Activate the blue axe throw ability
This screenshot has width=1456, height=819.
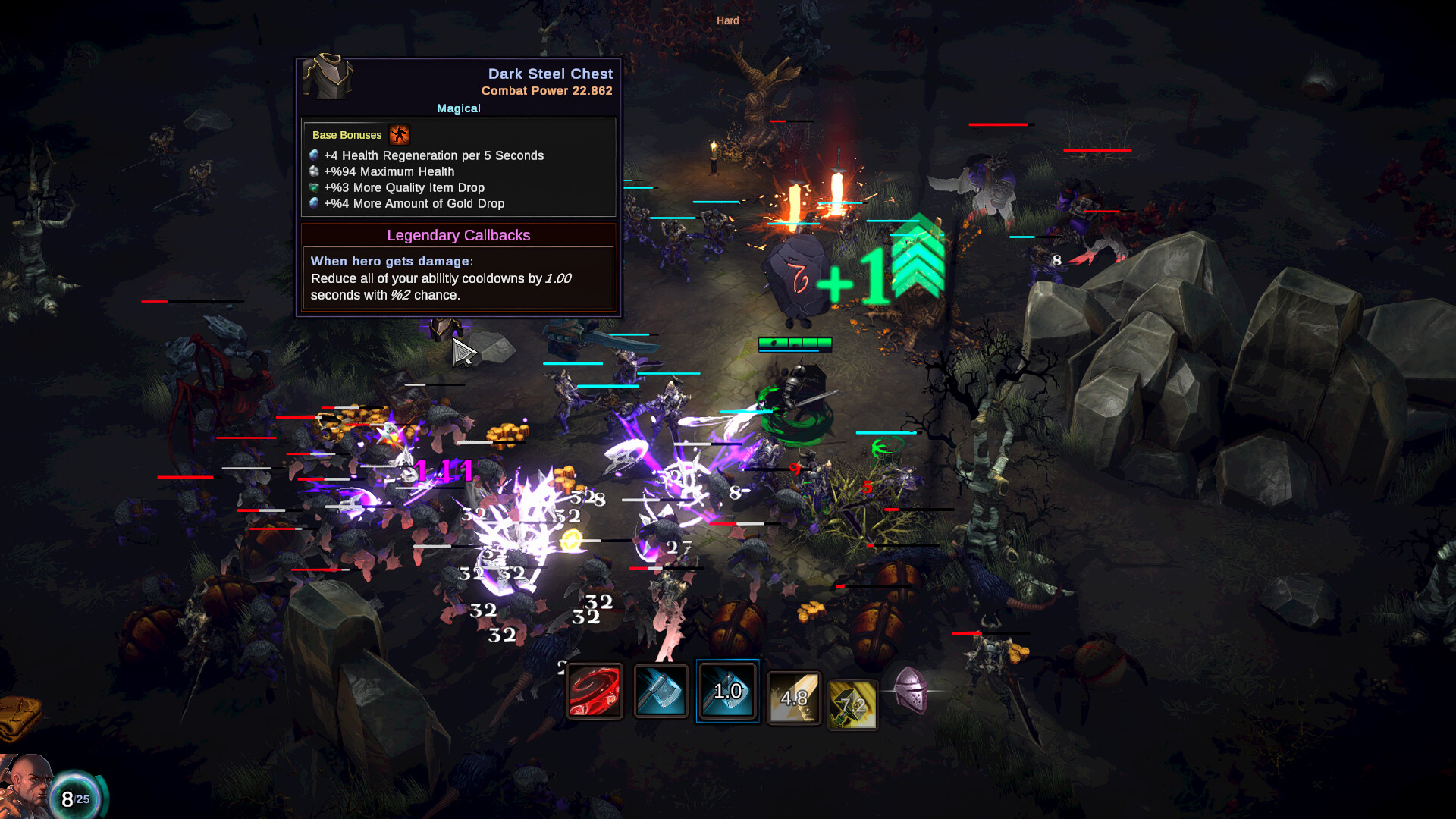tap(661, 691)
